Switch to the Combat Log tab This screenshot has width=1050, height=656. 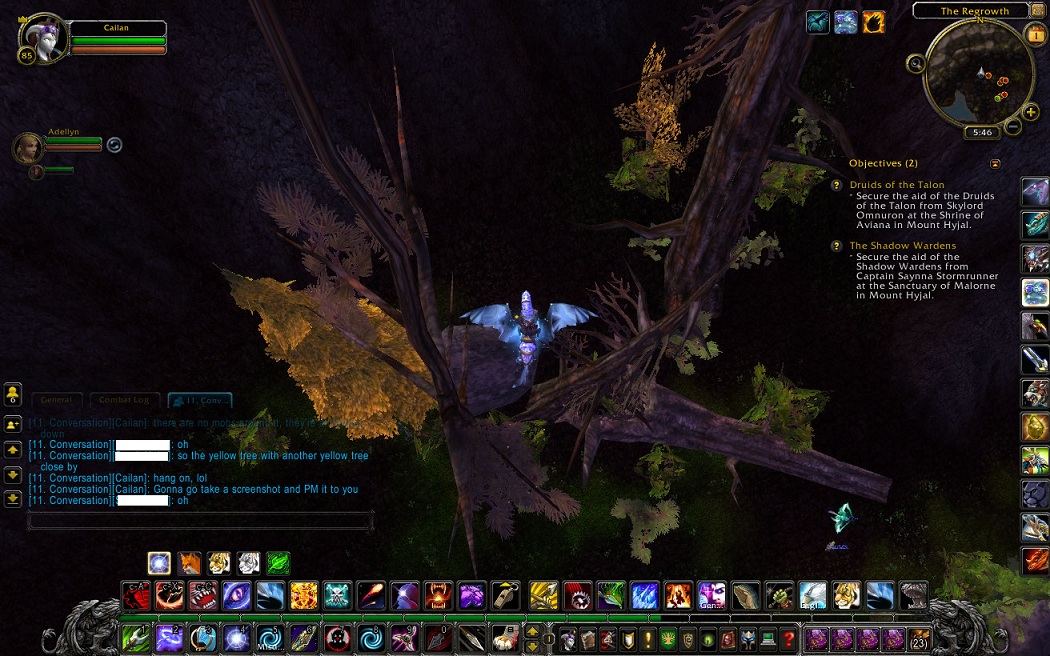coord(124,400)
